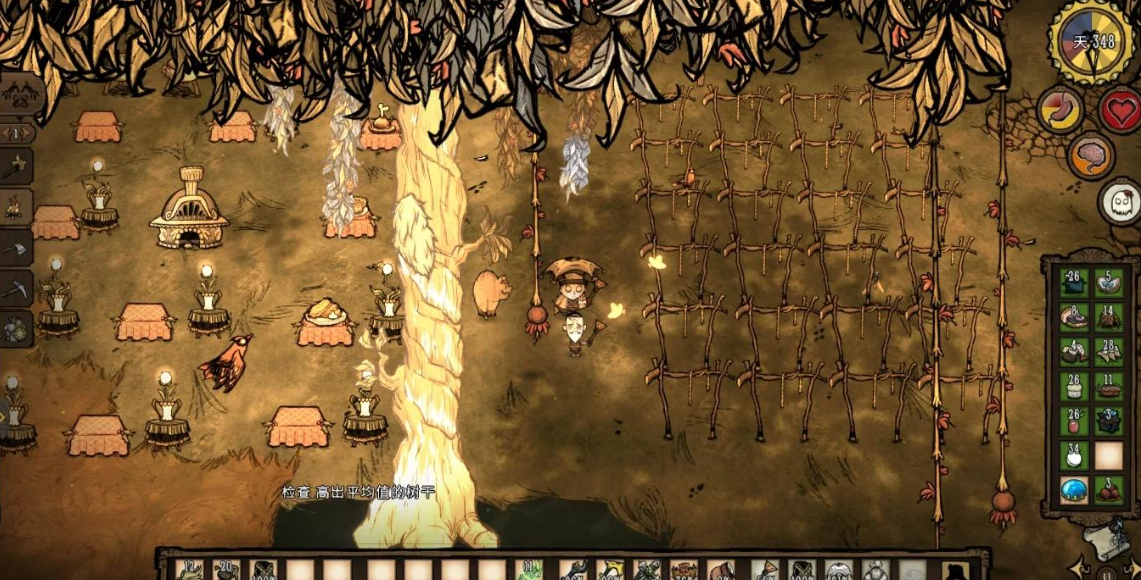Image resolution: width=1141 pixels, height=580 pixels.
Task: Select the white item stack of 34
Action: tap(1074, 456)
